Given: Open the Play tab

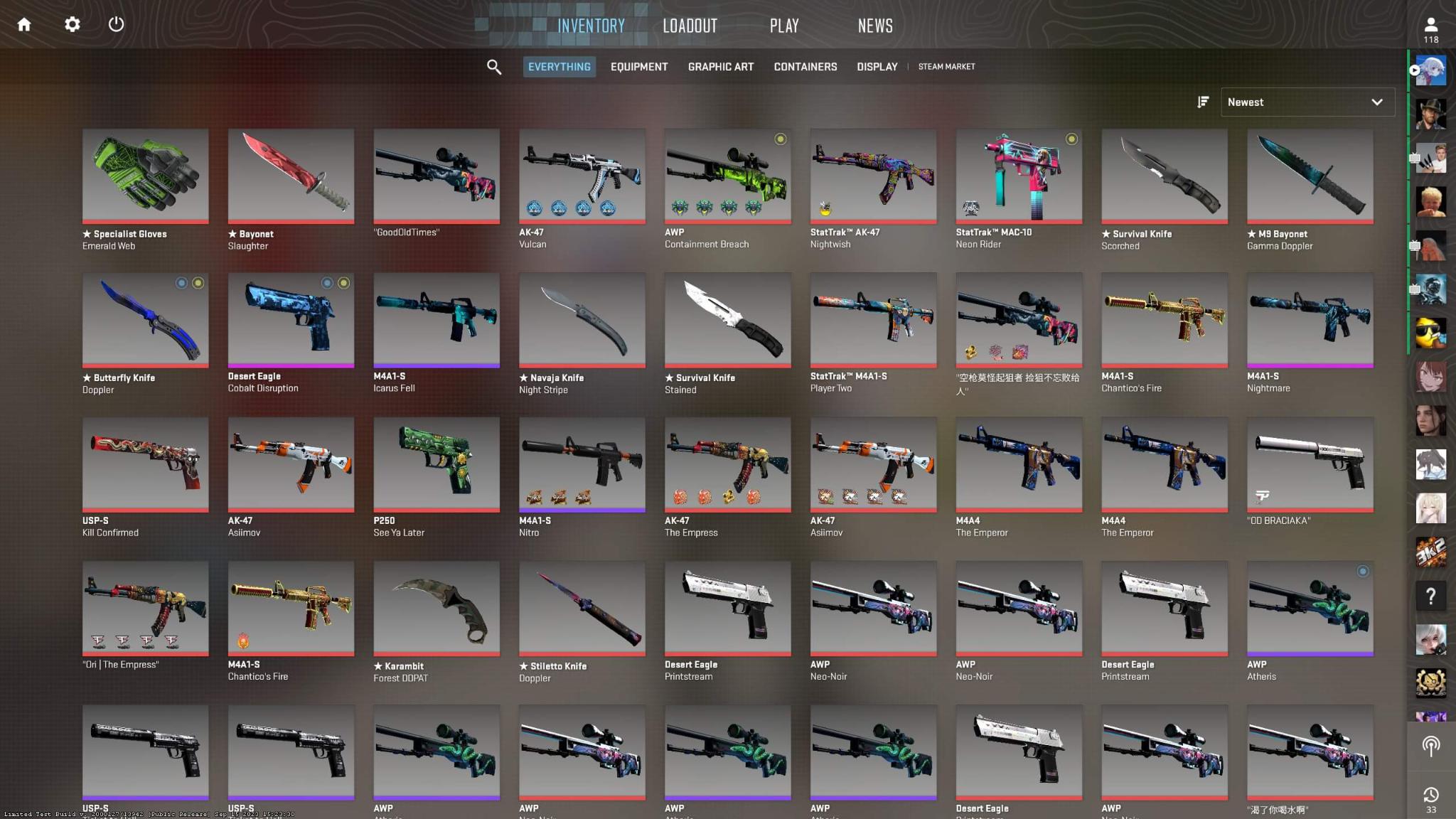Looking at the screenshot, I should coord(784,26).
